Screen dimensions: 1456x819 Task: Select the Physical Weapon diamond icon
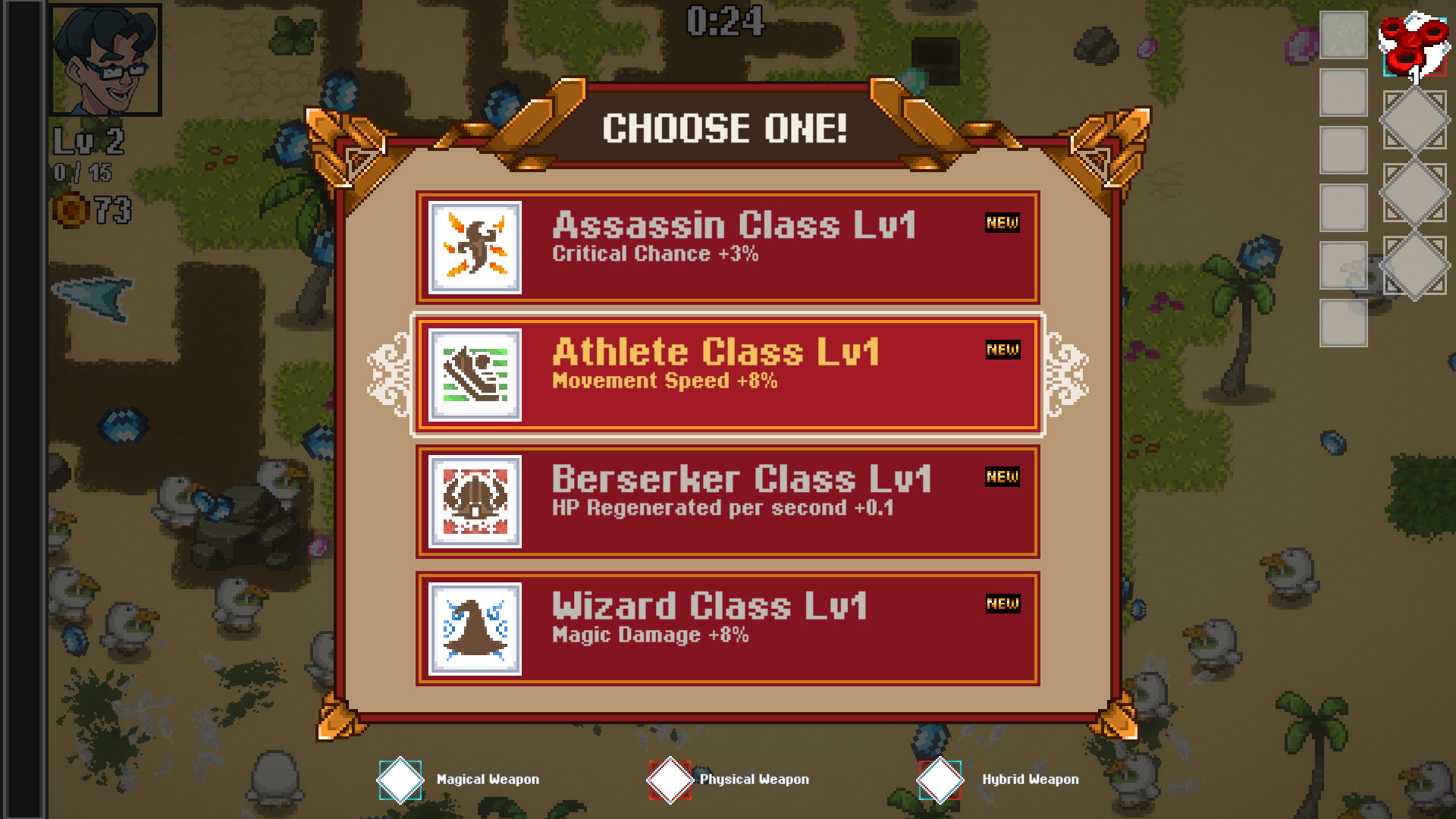click(x=670, y=779)
